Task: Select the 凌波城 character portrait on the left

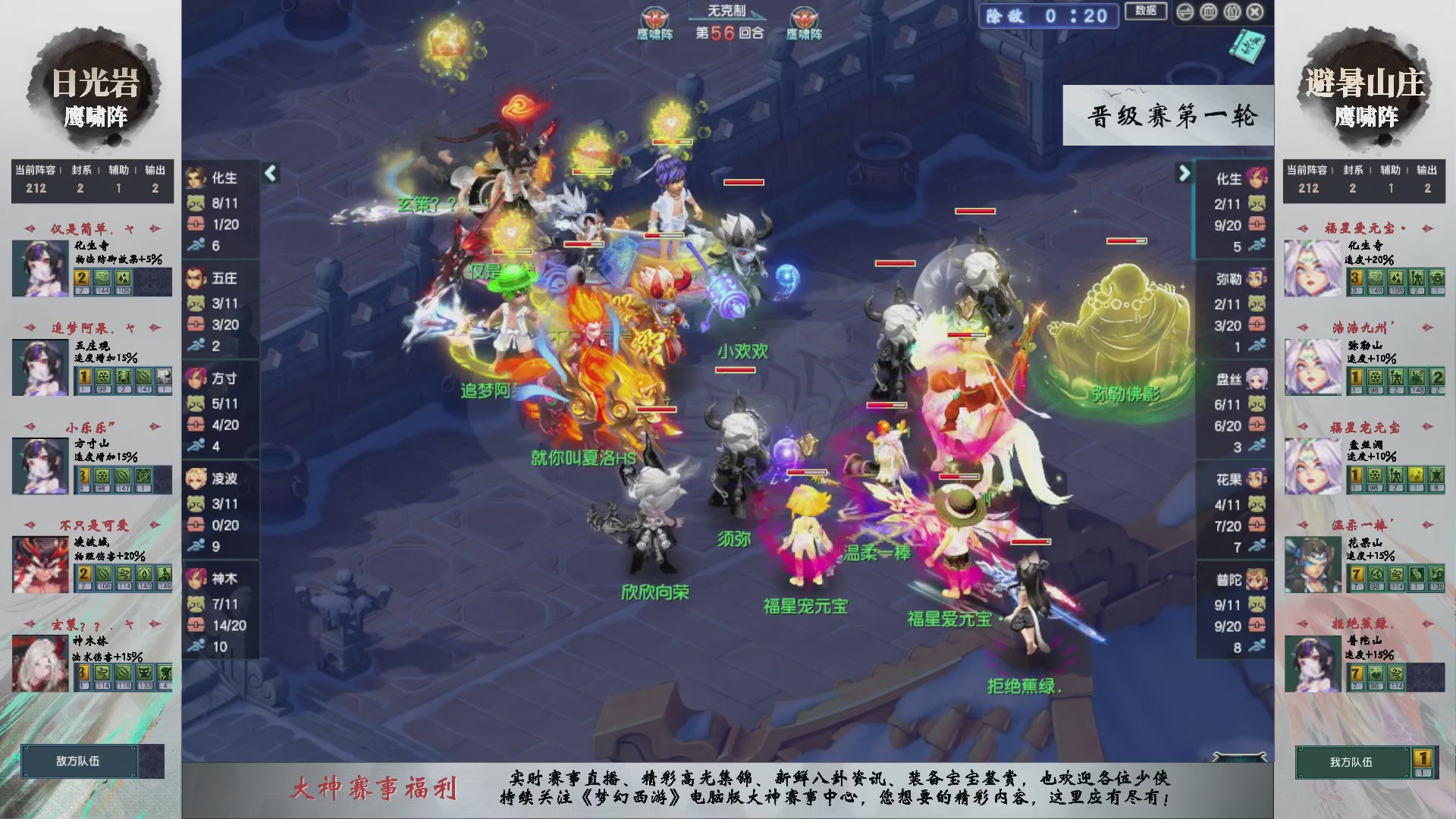Action: click(x=39, y=565)
